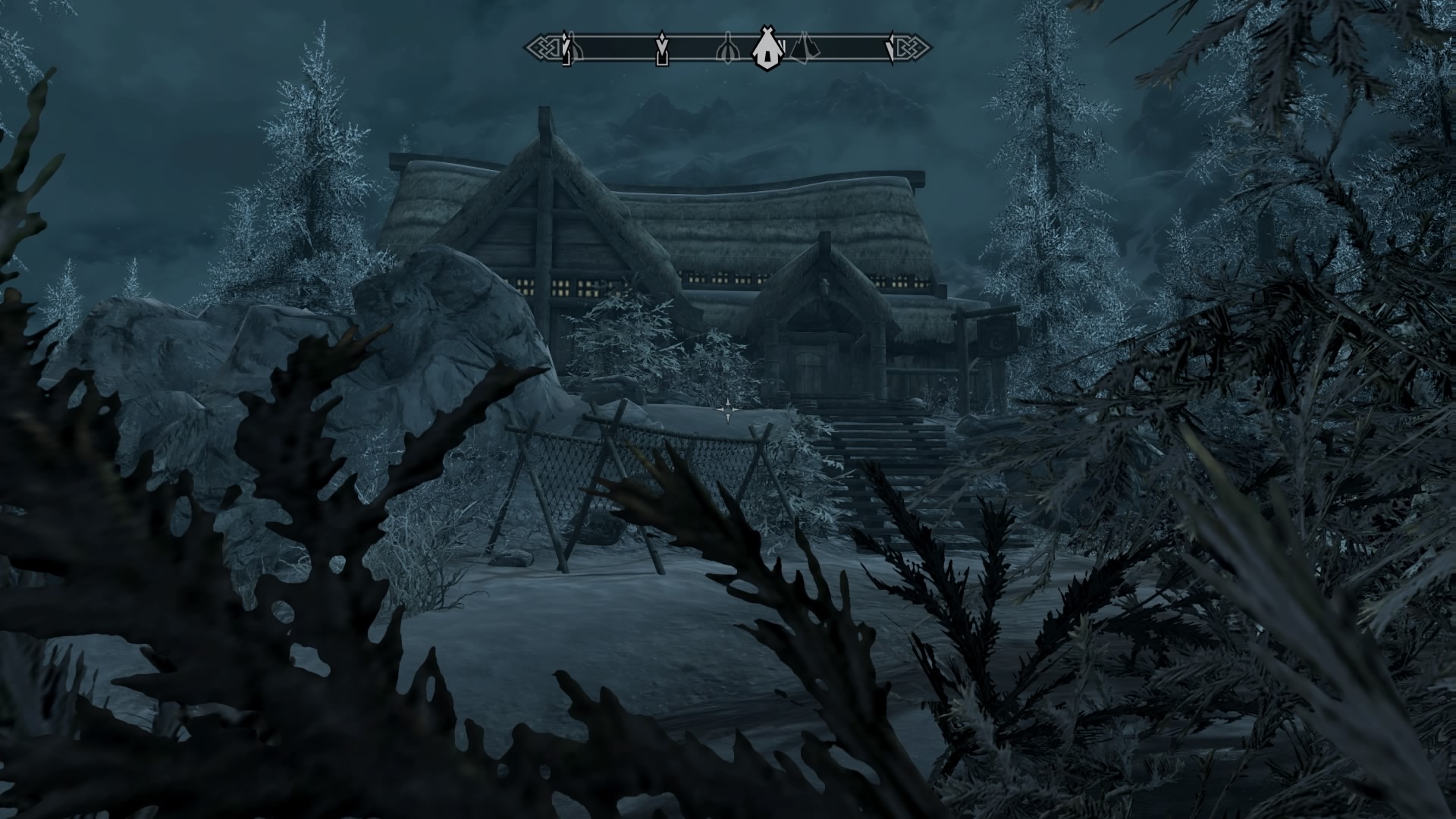Viewport: 1456px width, 819px height.
Task: Click the white hut location marker on compass
Action: (767, 49)
